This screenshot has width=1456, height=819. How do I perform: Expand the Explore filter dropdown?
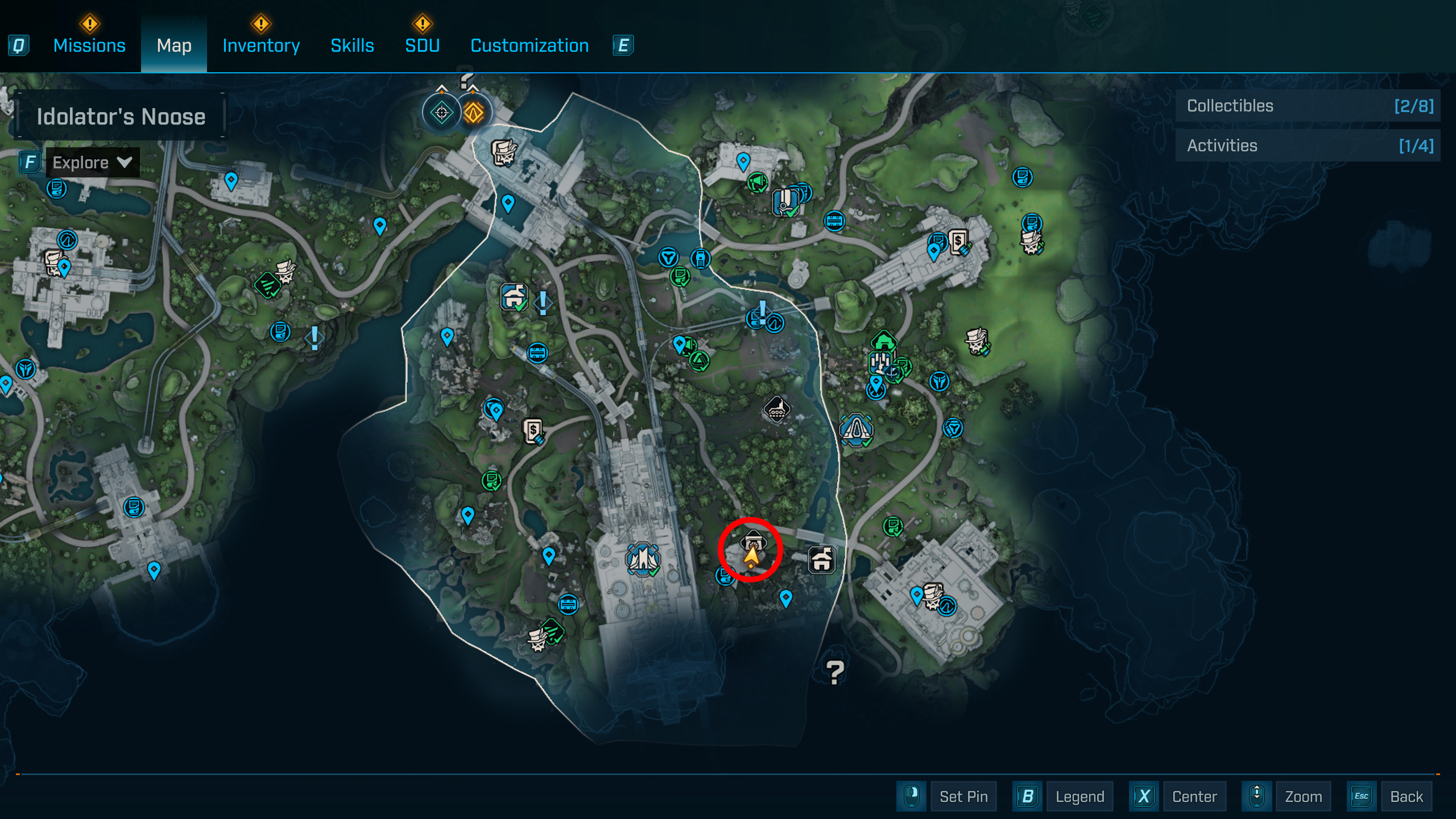pyautogui.click(x=92, y=163)
